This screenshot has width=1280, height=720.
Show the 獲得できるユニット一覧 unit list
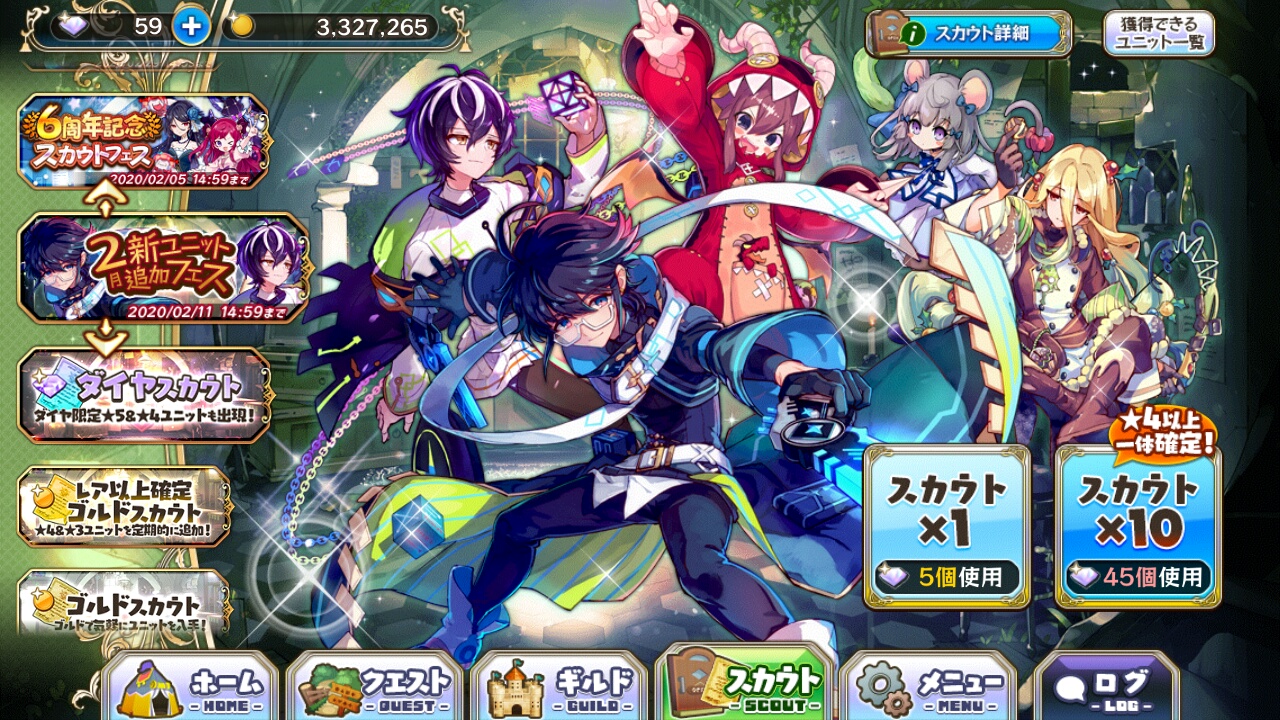(x=1158, y=33)
